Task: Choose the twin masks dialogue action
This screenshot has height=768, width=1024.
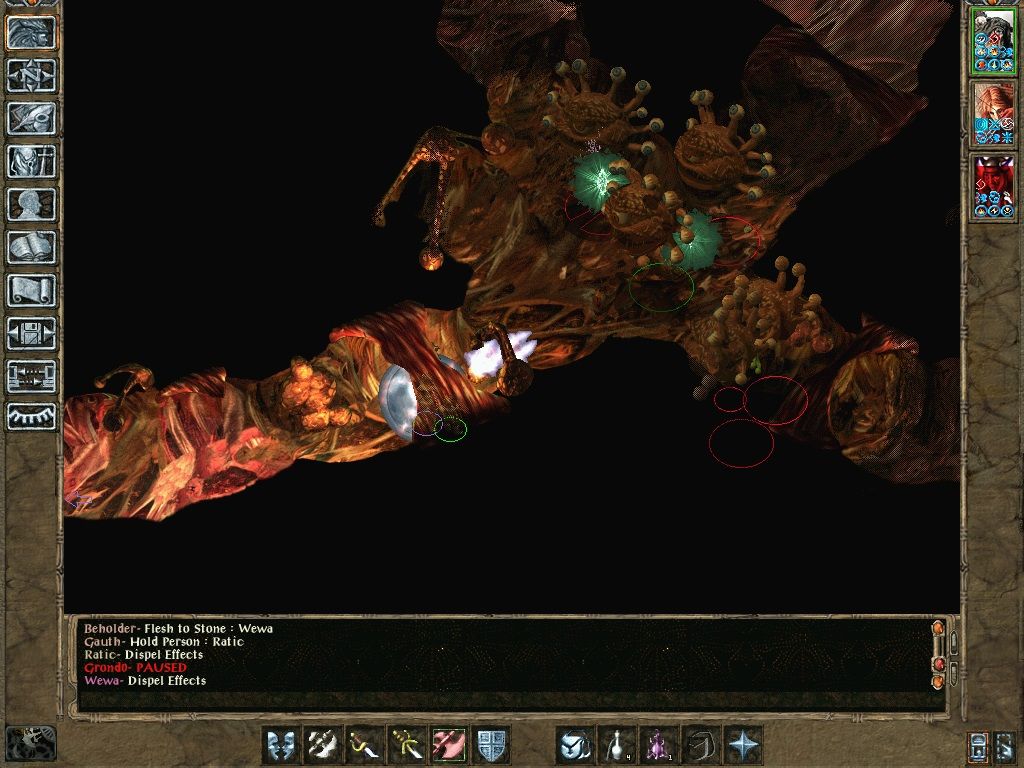Action: (x=281, y=745)
